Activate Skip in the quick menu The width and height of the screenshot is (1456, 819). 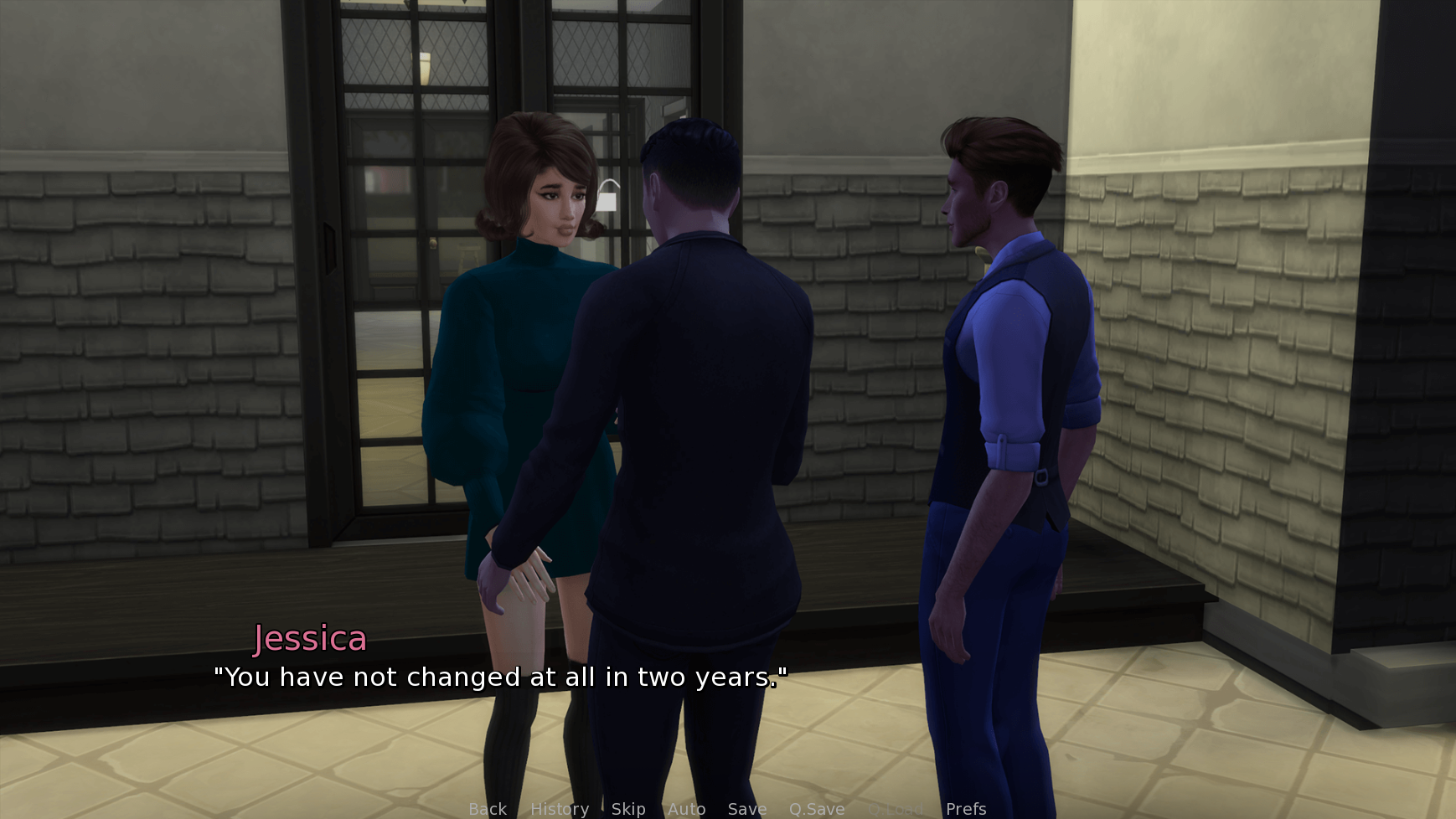pos(628,809)
